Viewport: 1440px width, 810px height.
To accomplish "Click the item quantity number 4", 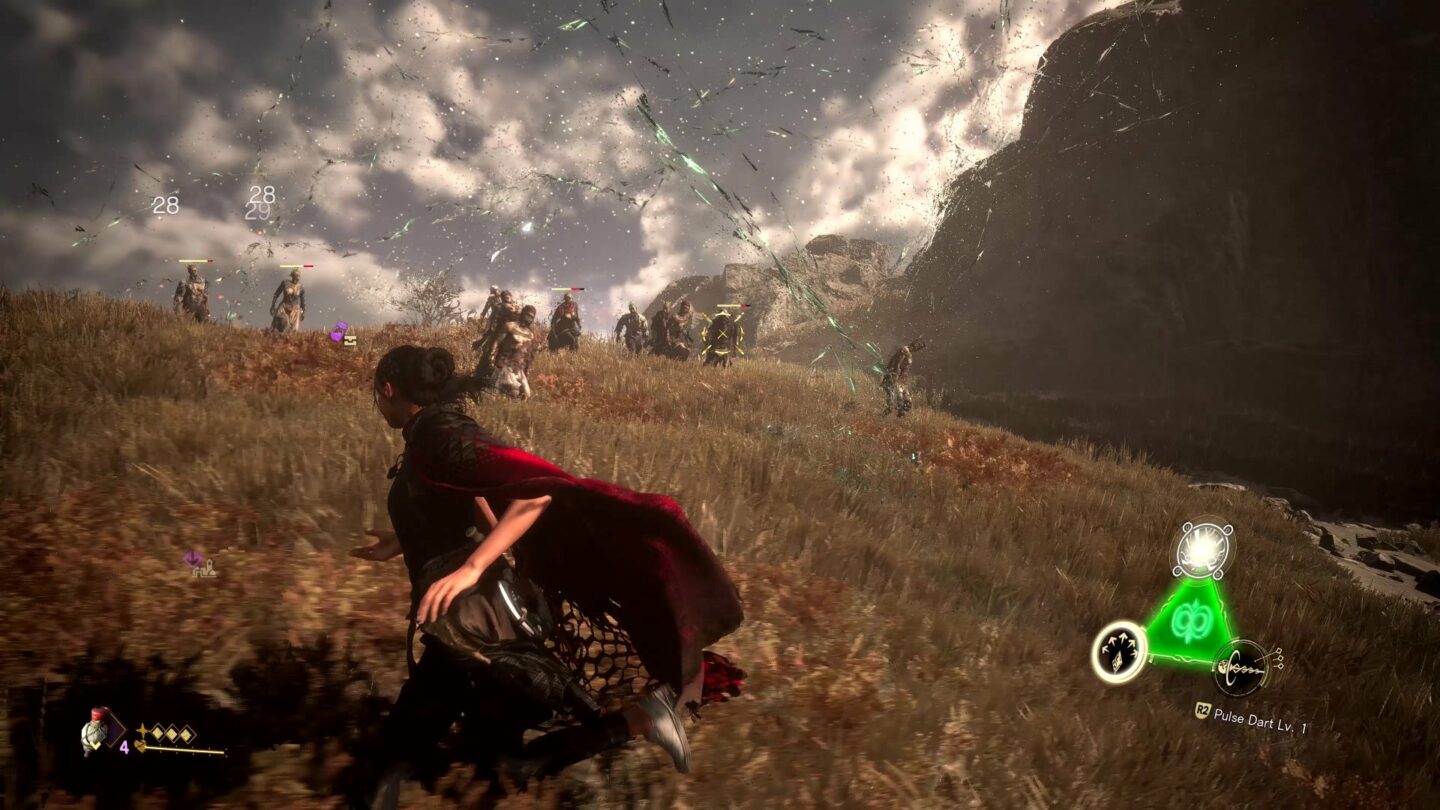I will (124, 745).
